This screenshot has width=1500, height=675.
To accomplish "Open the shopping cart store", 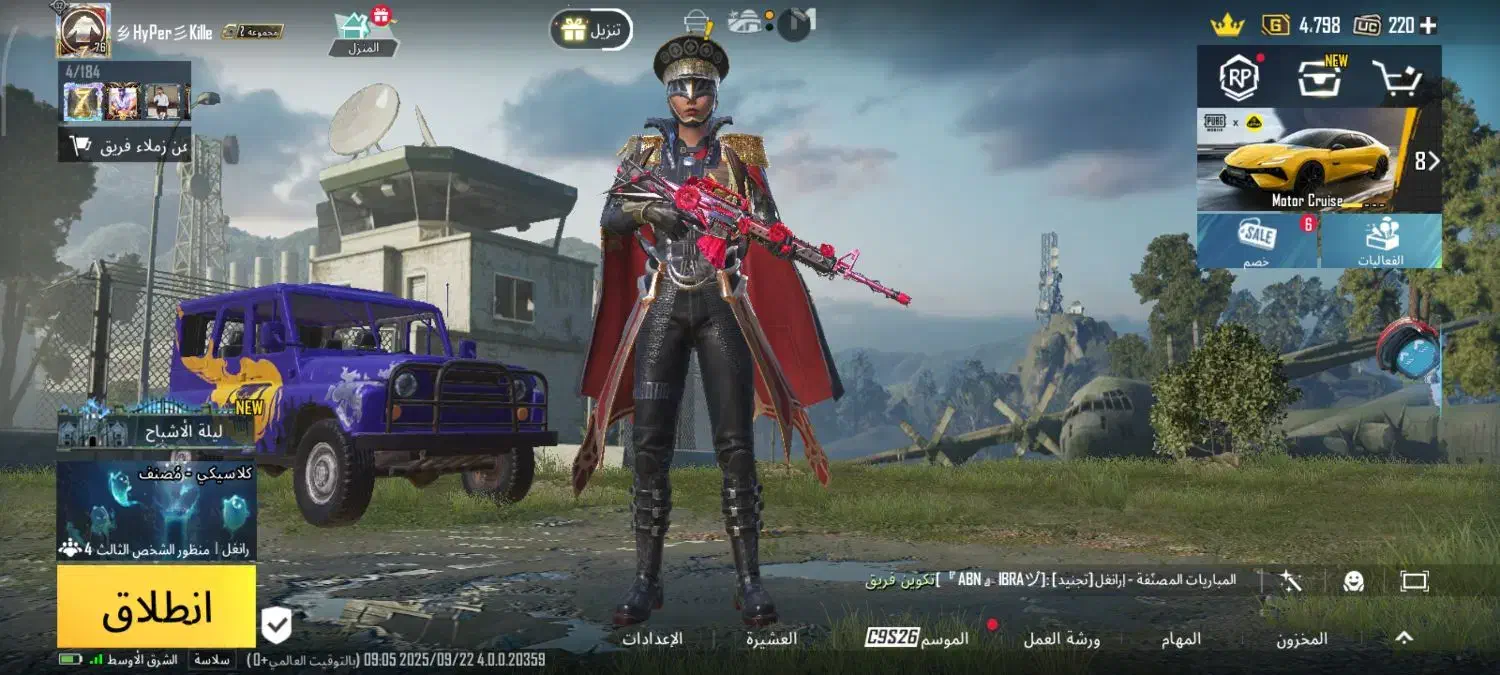I will pos(1396,78).
